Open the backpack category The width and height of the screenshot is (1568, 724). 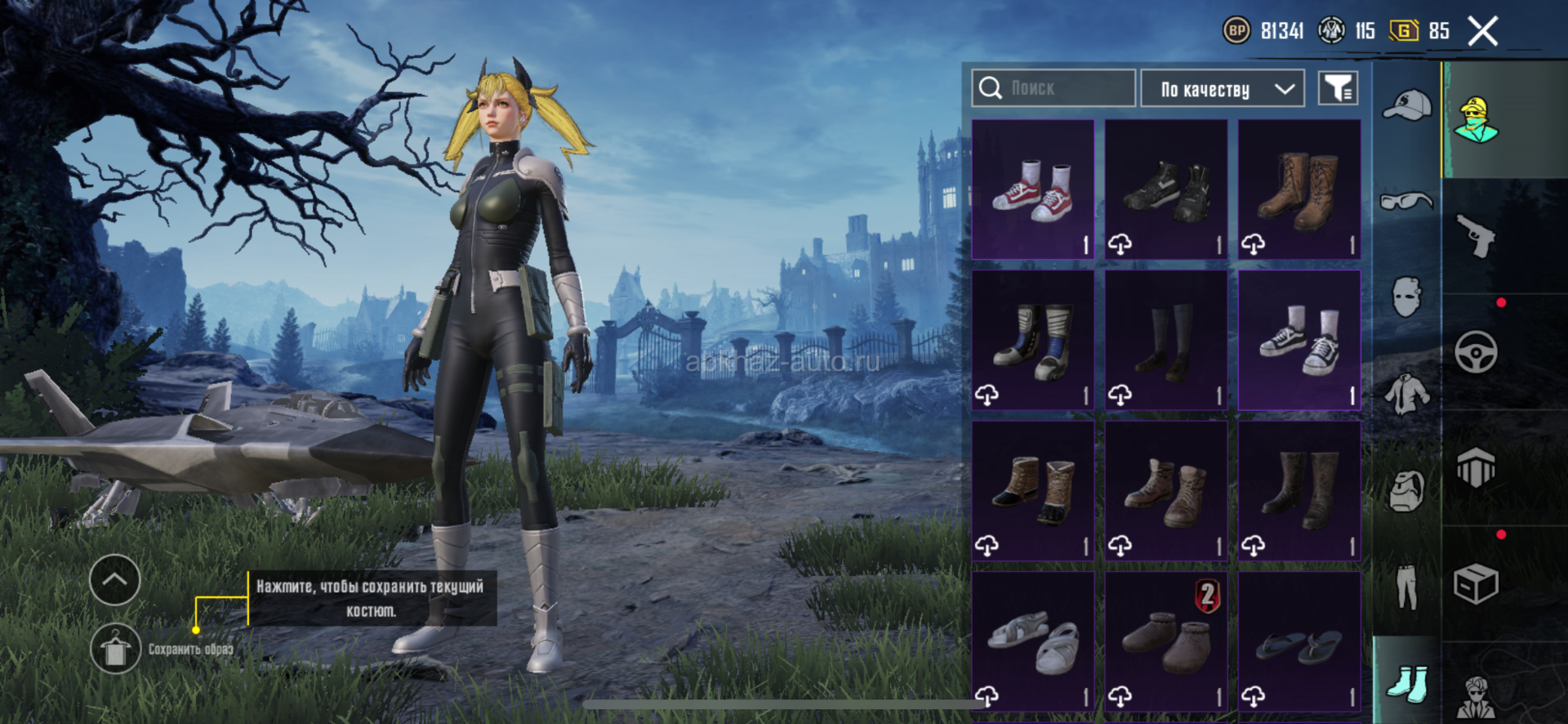point(1407,490)
